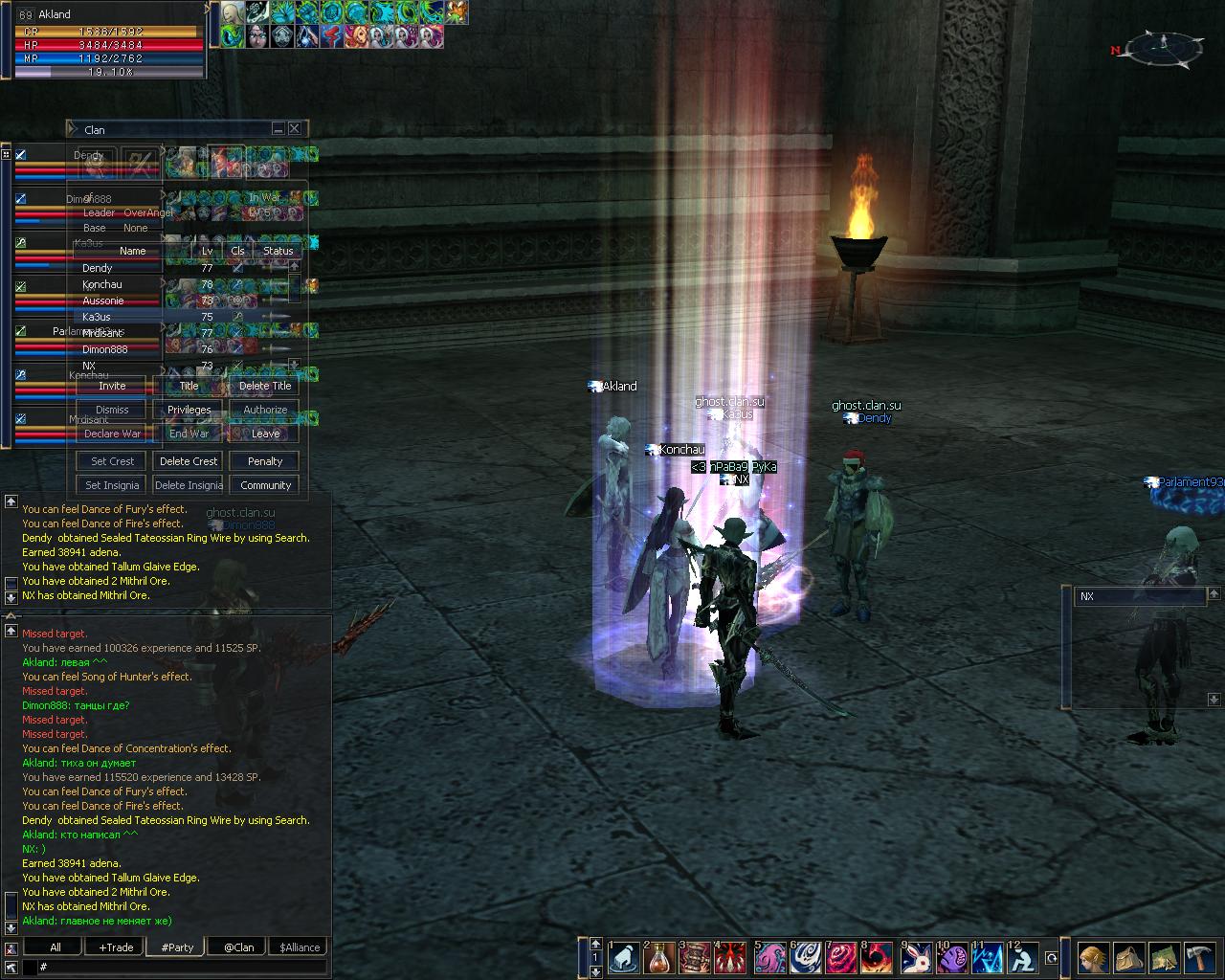Switch to the #Party chat tab
1225x980 pixels.
177,947
